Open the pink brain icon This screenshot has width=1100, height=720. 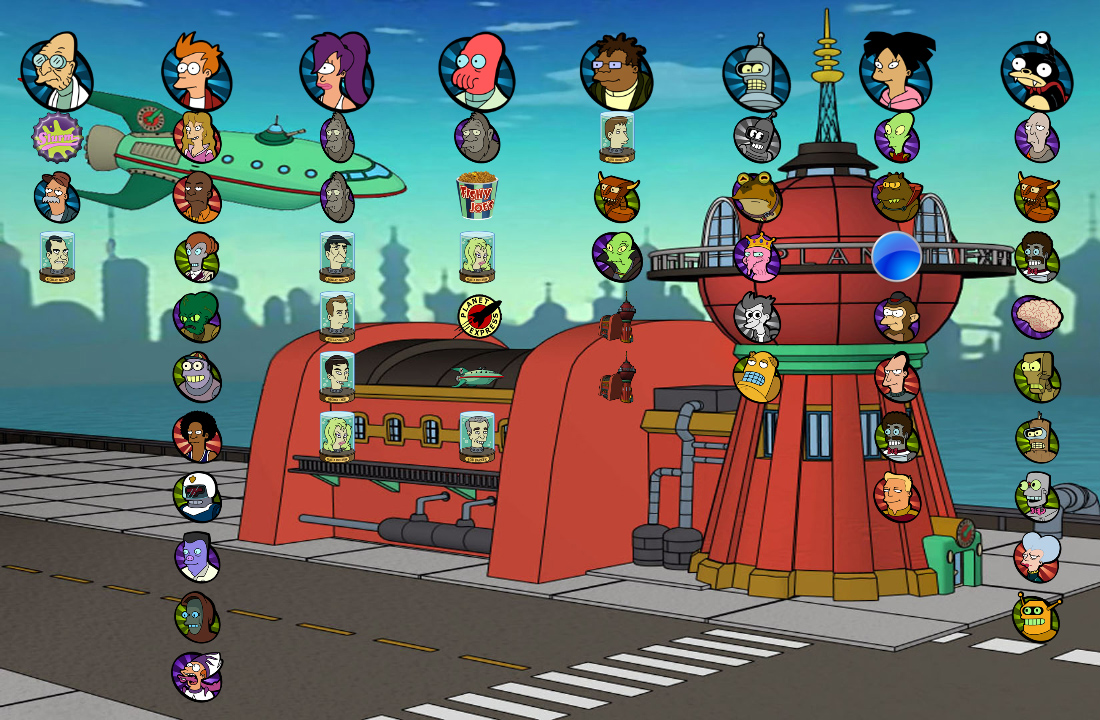1037,317
